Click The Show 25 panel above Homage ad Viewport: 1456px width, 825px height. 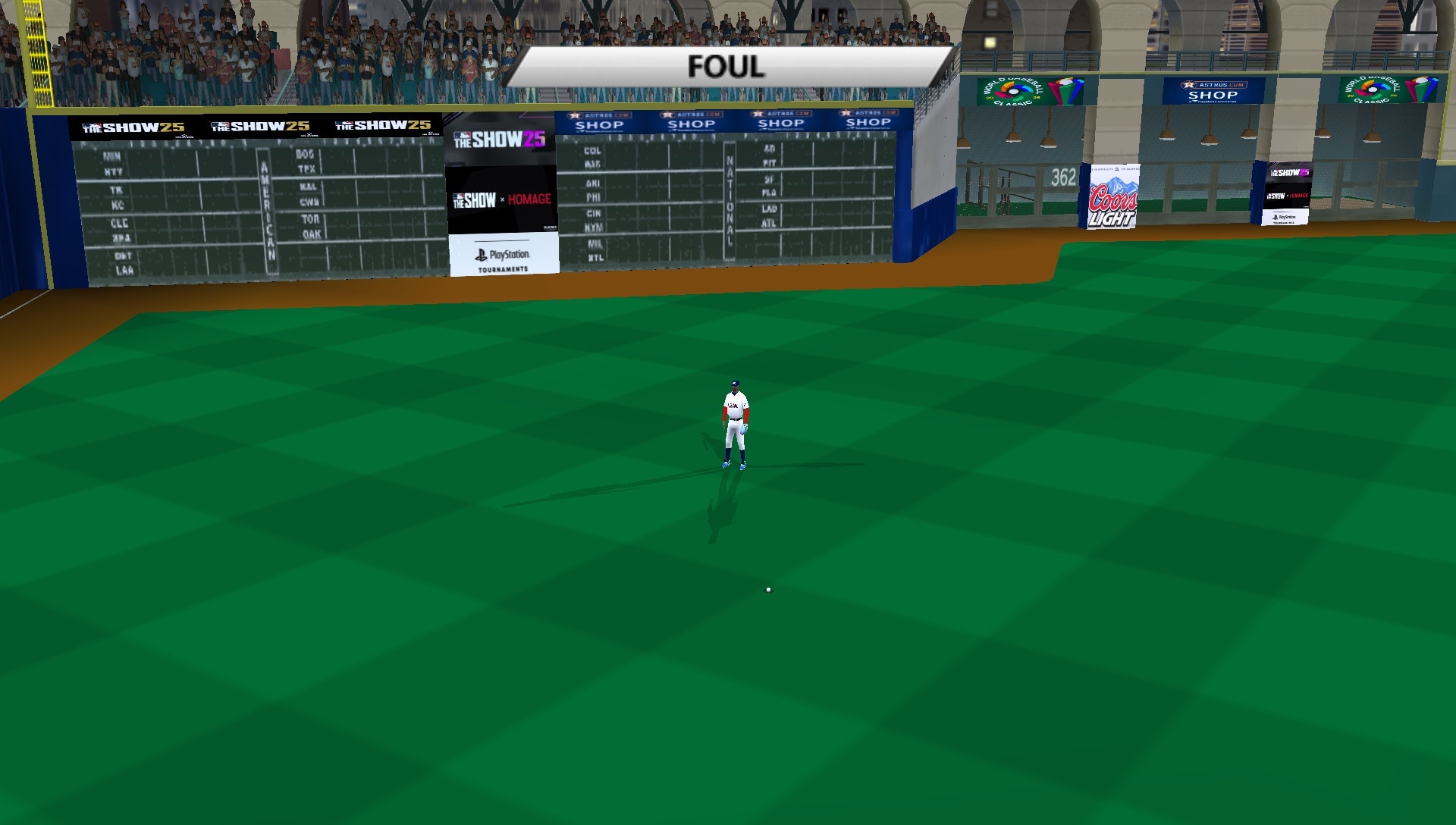(500, 138)
